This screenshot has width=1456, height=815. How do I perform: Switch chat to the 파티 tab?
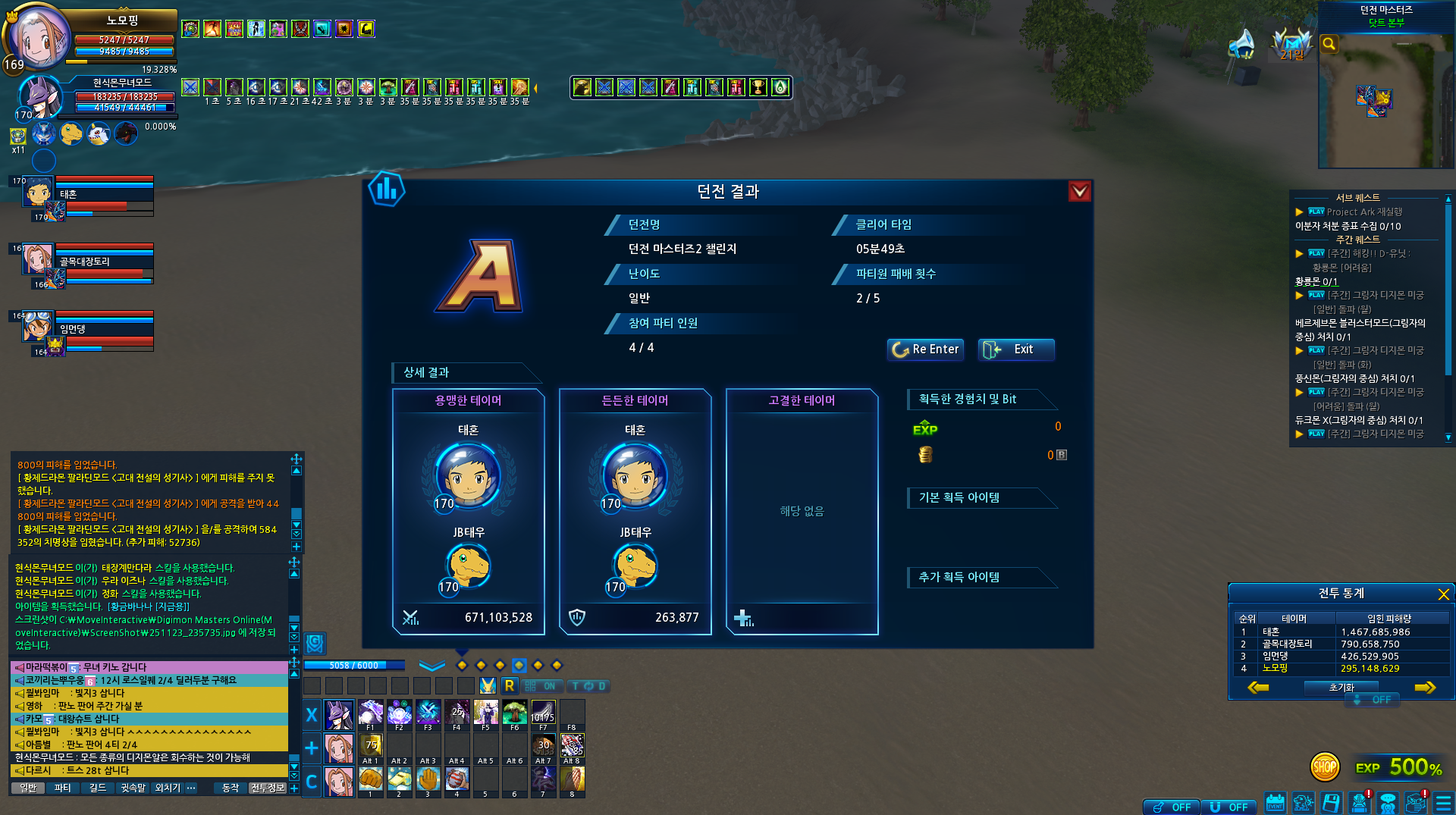tap(62, 788)
